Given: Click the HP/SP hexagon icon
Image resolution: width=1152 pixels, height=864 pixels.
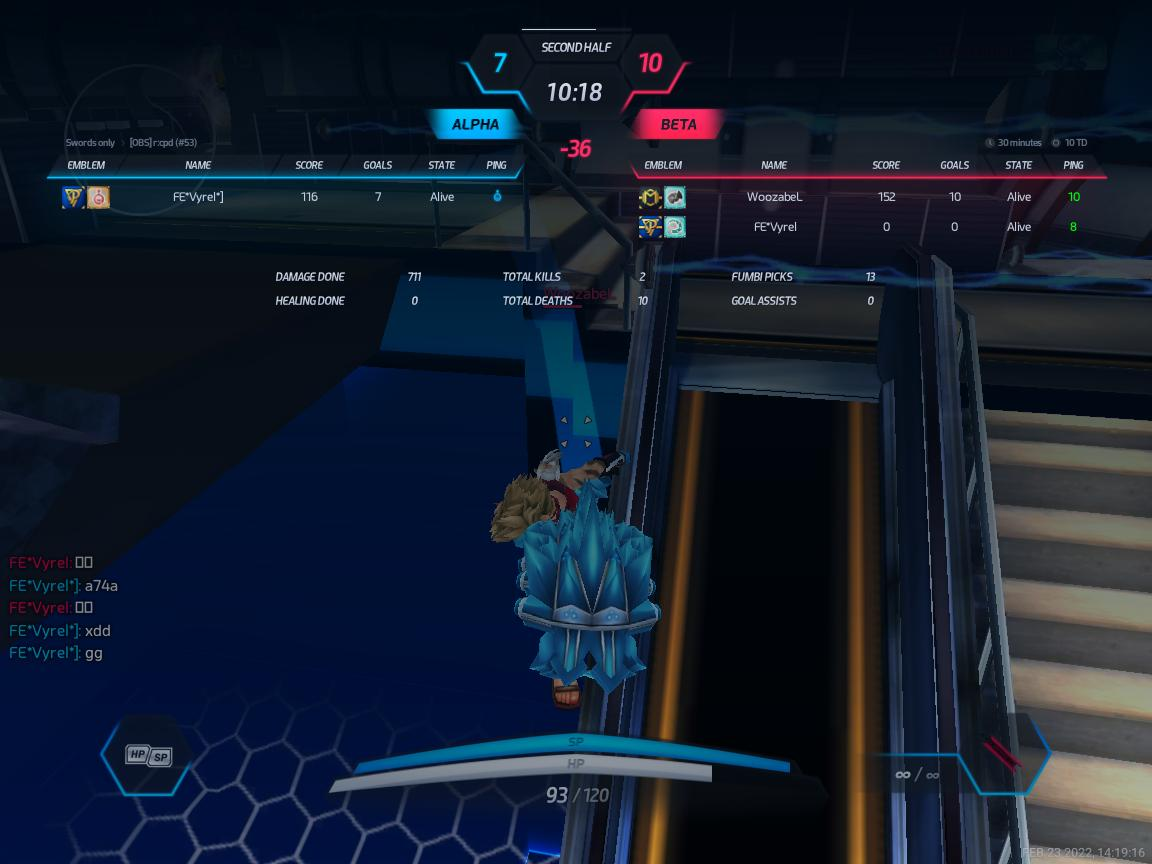Looking at the screenshot, I should coord(147,756).
